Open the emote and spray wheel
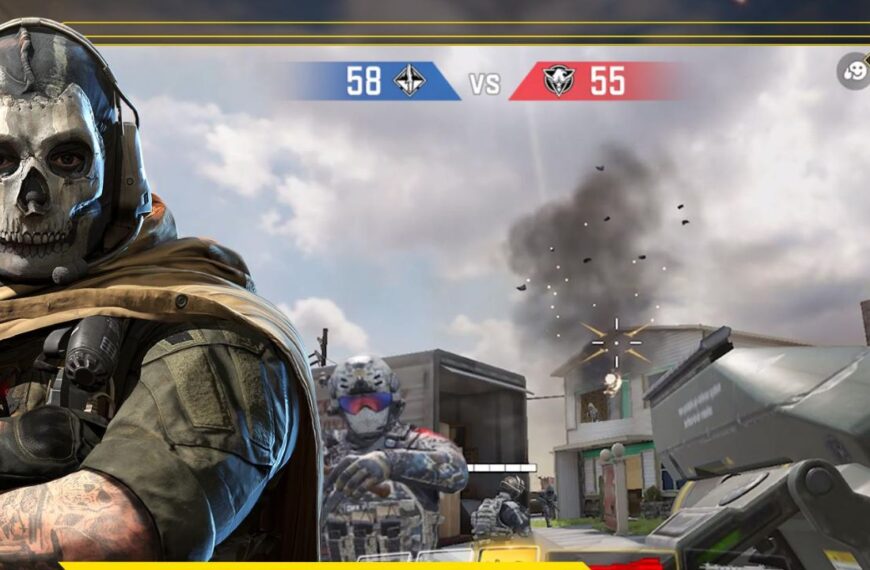The image size is (870, 570). pyautogui.click(x=855, y=71)
